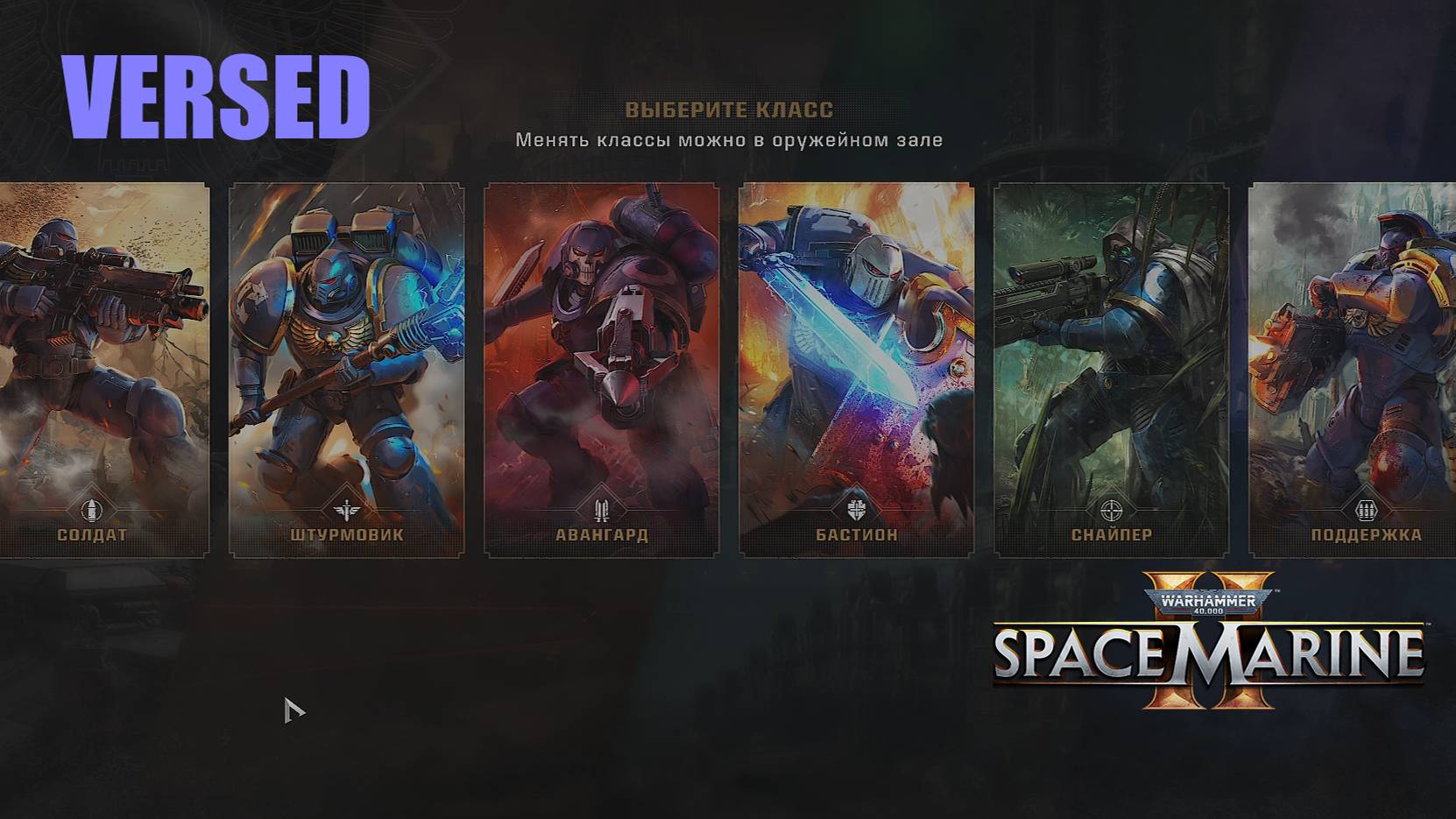Click the Поддержка class name label
The image size is (1456, 819).
pyautogui.click(x=1365, y=533)
